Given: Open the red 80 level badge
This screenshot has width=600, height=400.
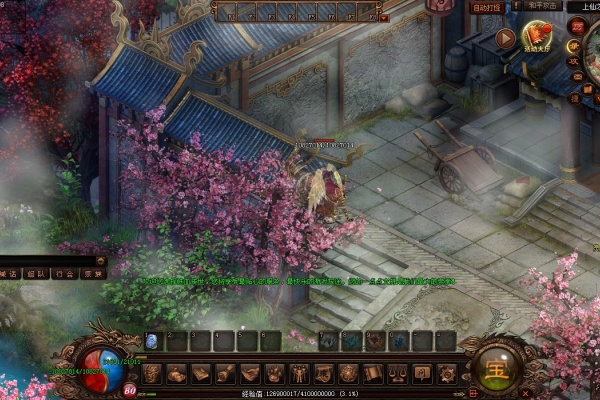Looking at the screenshot, I should pos(130,388).
